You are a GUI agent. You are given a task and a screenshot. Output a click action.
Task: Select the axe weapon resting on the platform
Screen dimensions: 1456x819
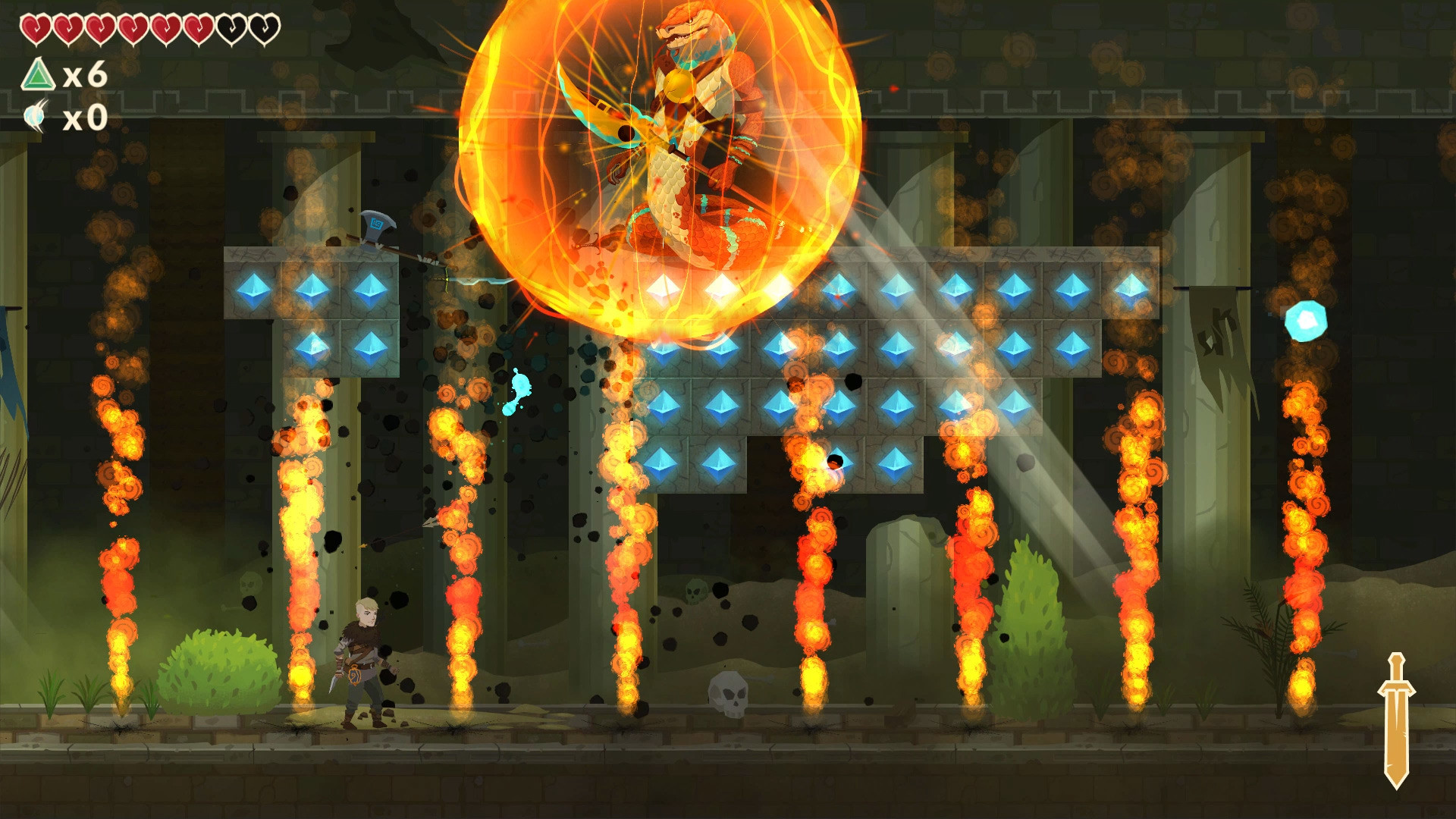pyautogui.click(x=377, y=224)
